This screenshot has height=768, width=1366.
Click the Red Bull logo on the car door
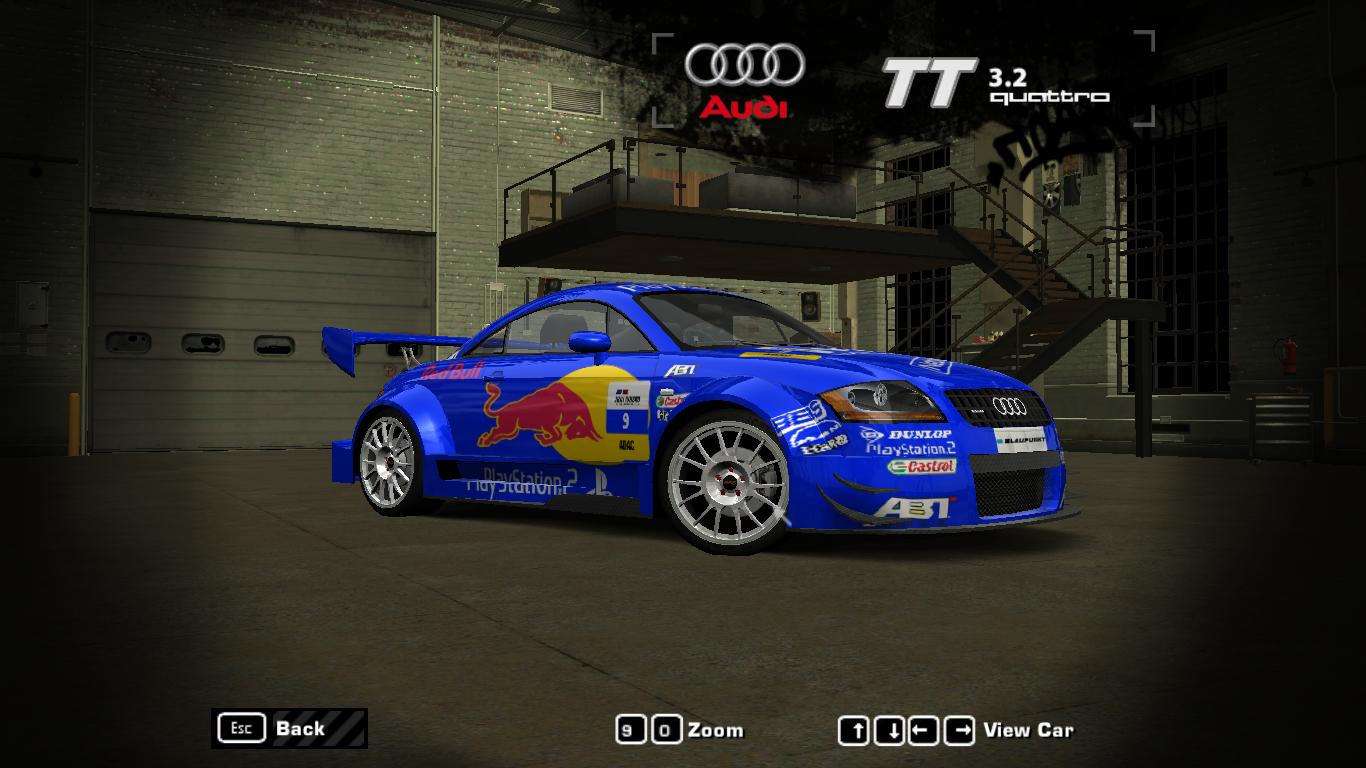pos(540,412)
